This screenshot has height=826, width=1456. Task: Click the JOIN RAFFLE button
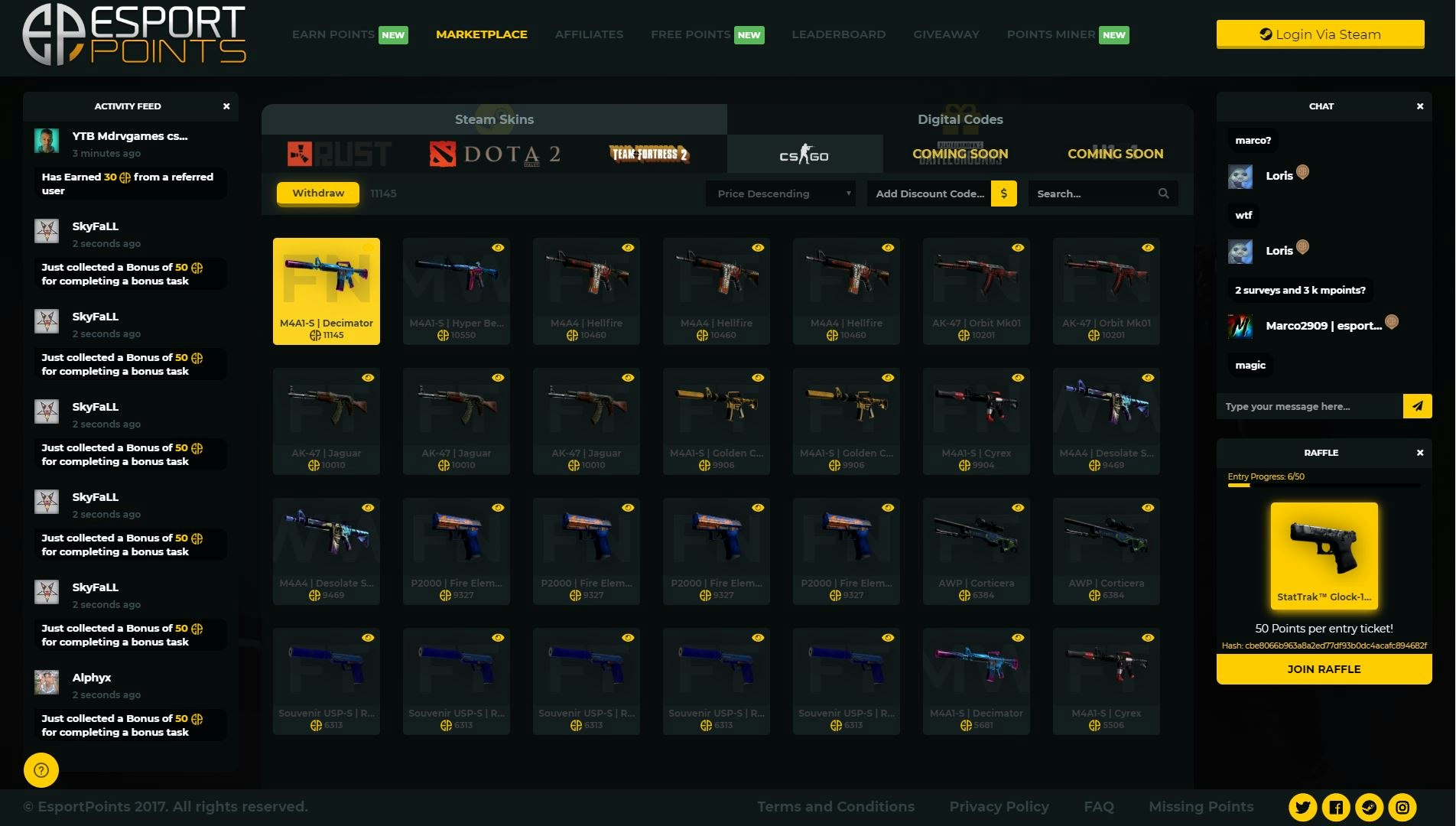click(1324, 668)
